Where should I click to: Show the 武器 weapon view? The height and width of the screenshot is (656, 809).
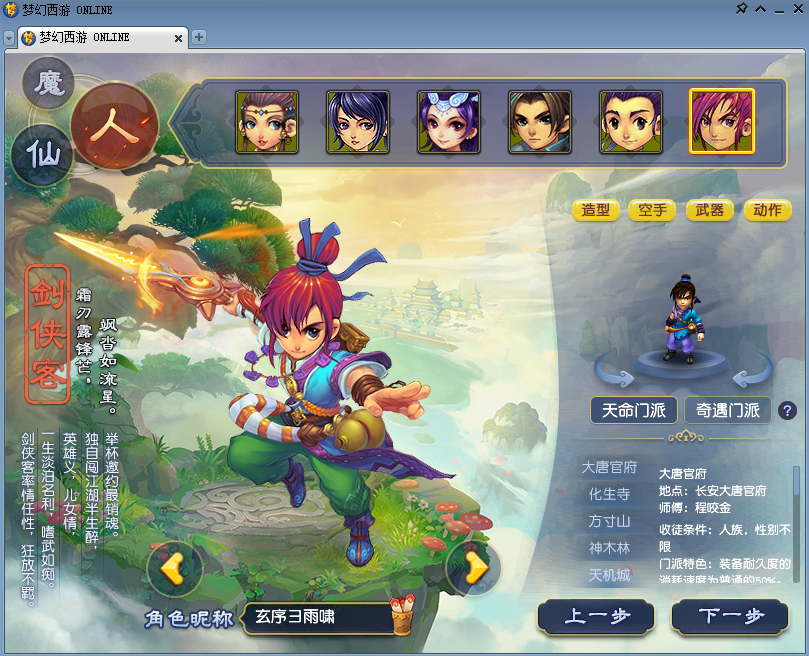click(710, 210)
